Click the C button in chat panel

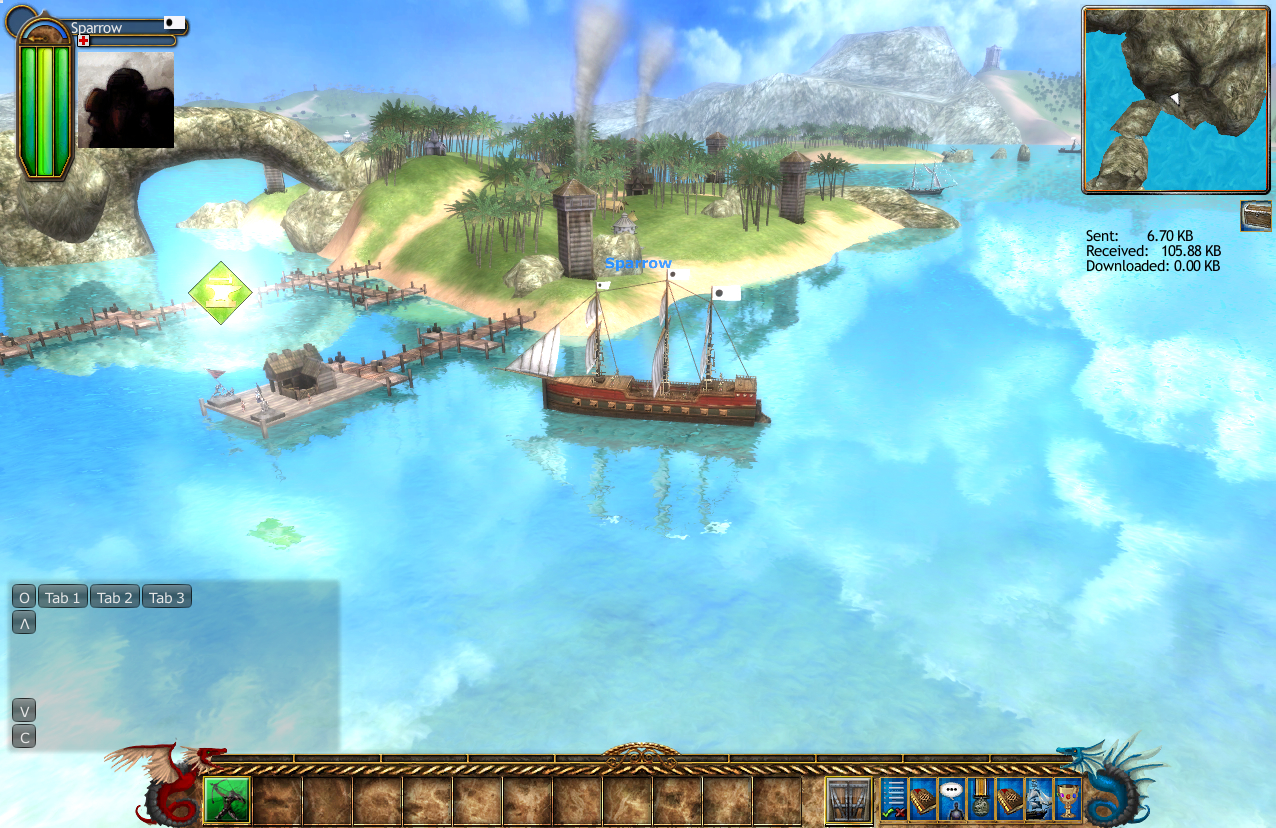point(24,737)
